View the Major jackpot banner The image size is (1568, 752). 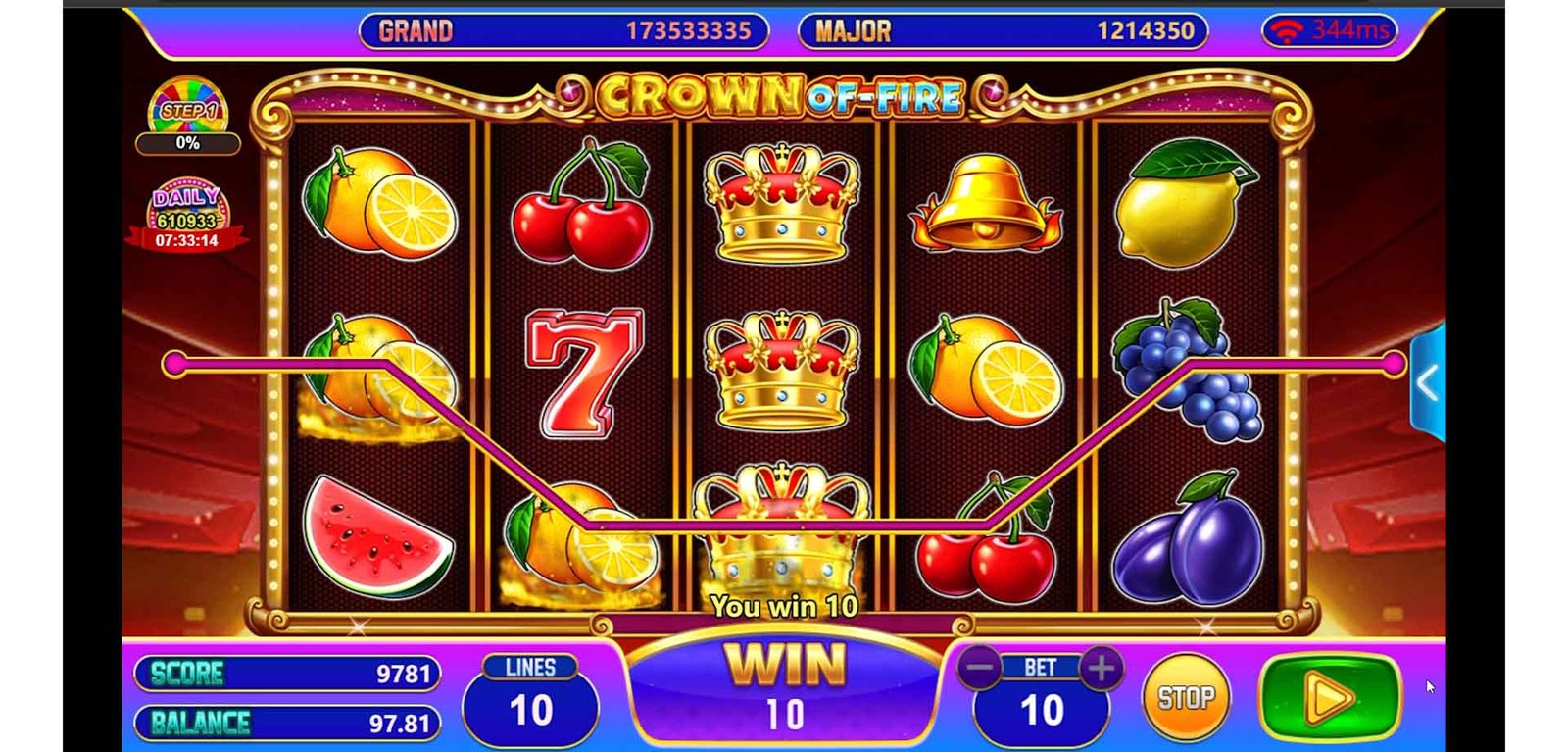(1003, 31)
